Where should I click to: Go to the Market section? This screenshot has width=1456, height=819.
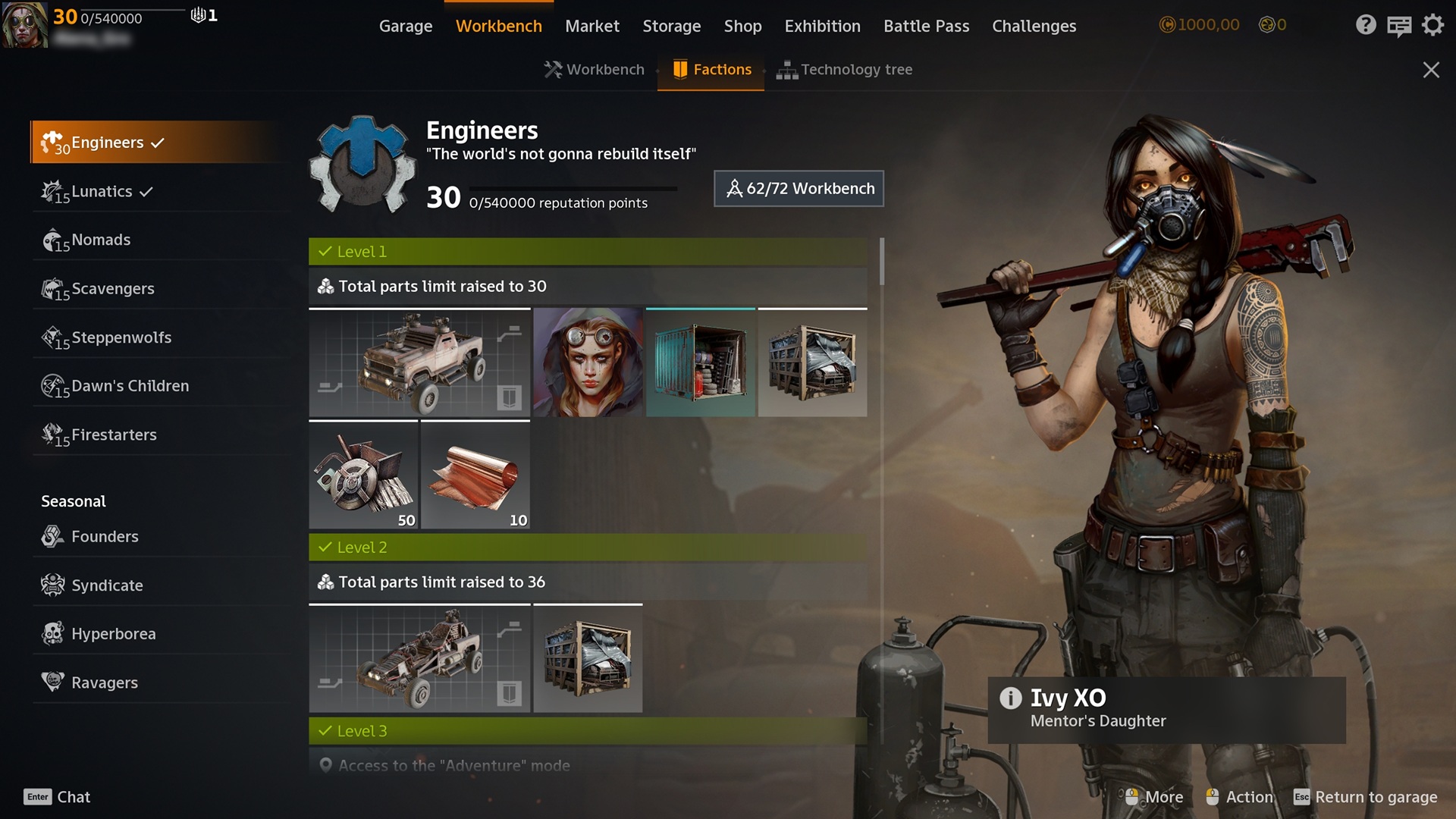click(x=591, y=26)
